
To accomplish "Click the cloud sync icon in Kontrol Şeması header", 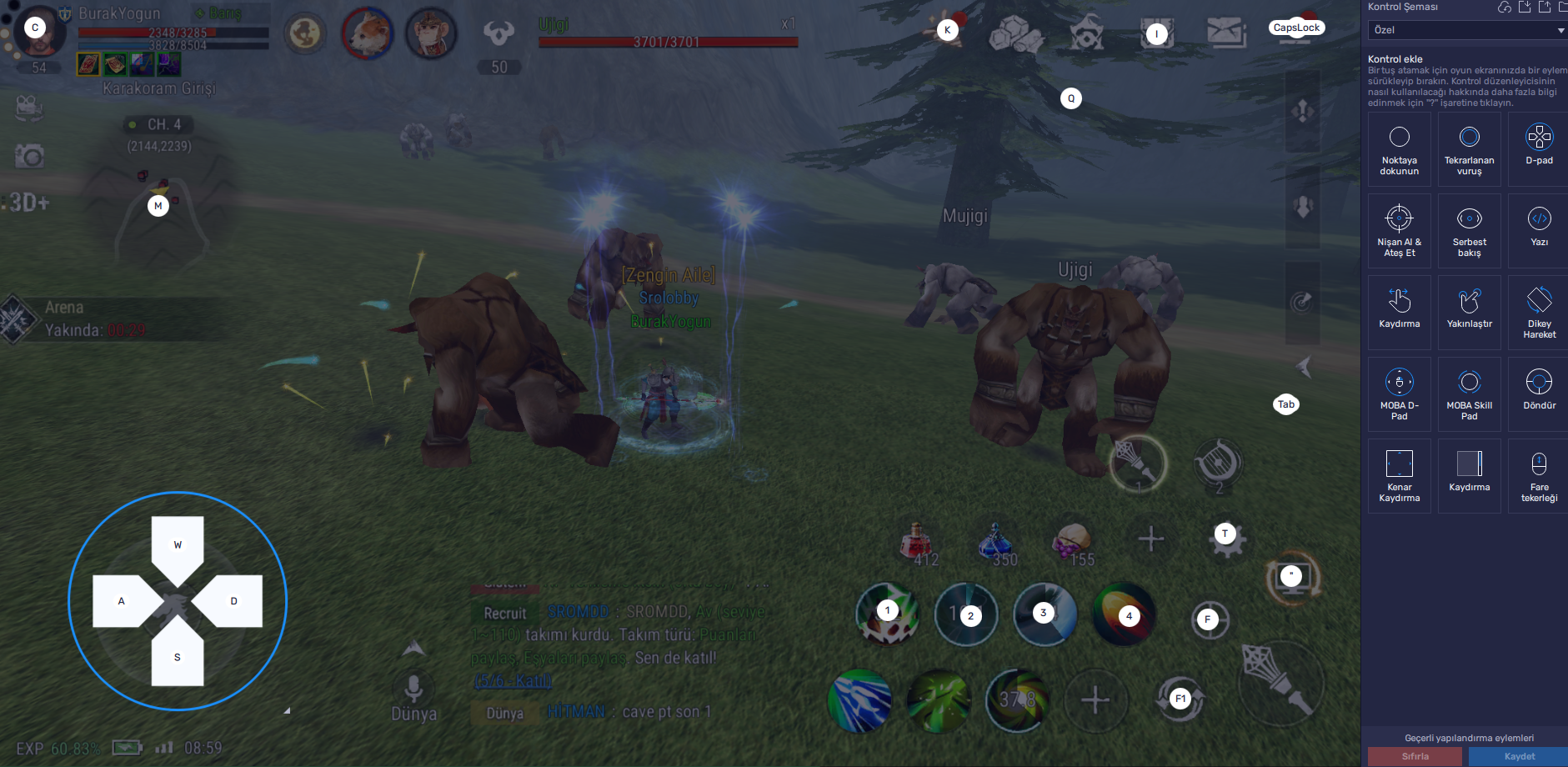I will [1504, 8].
